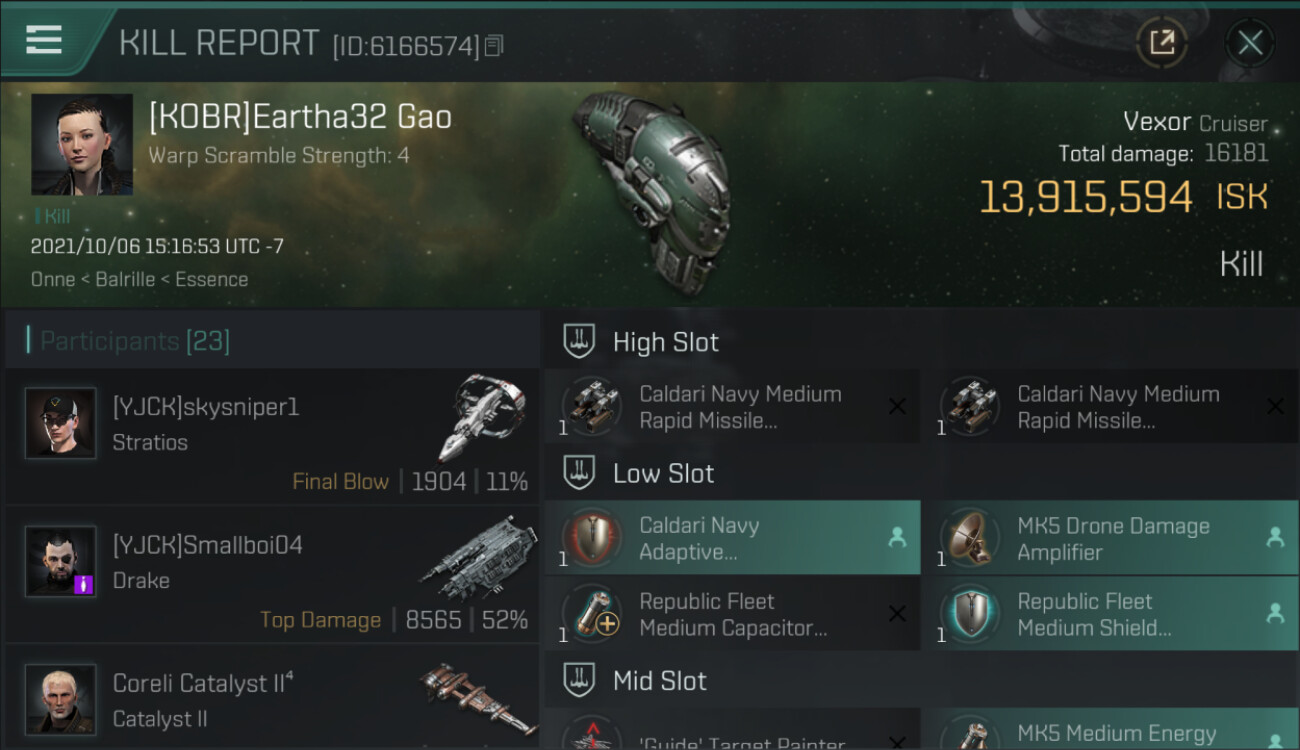The image size is (1300, 750).
Task: Inspect the Caldari Navy Adaptive low slot module
Action: (732, 538)
